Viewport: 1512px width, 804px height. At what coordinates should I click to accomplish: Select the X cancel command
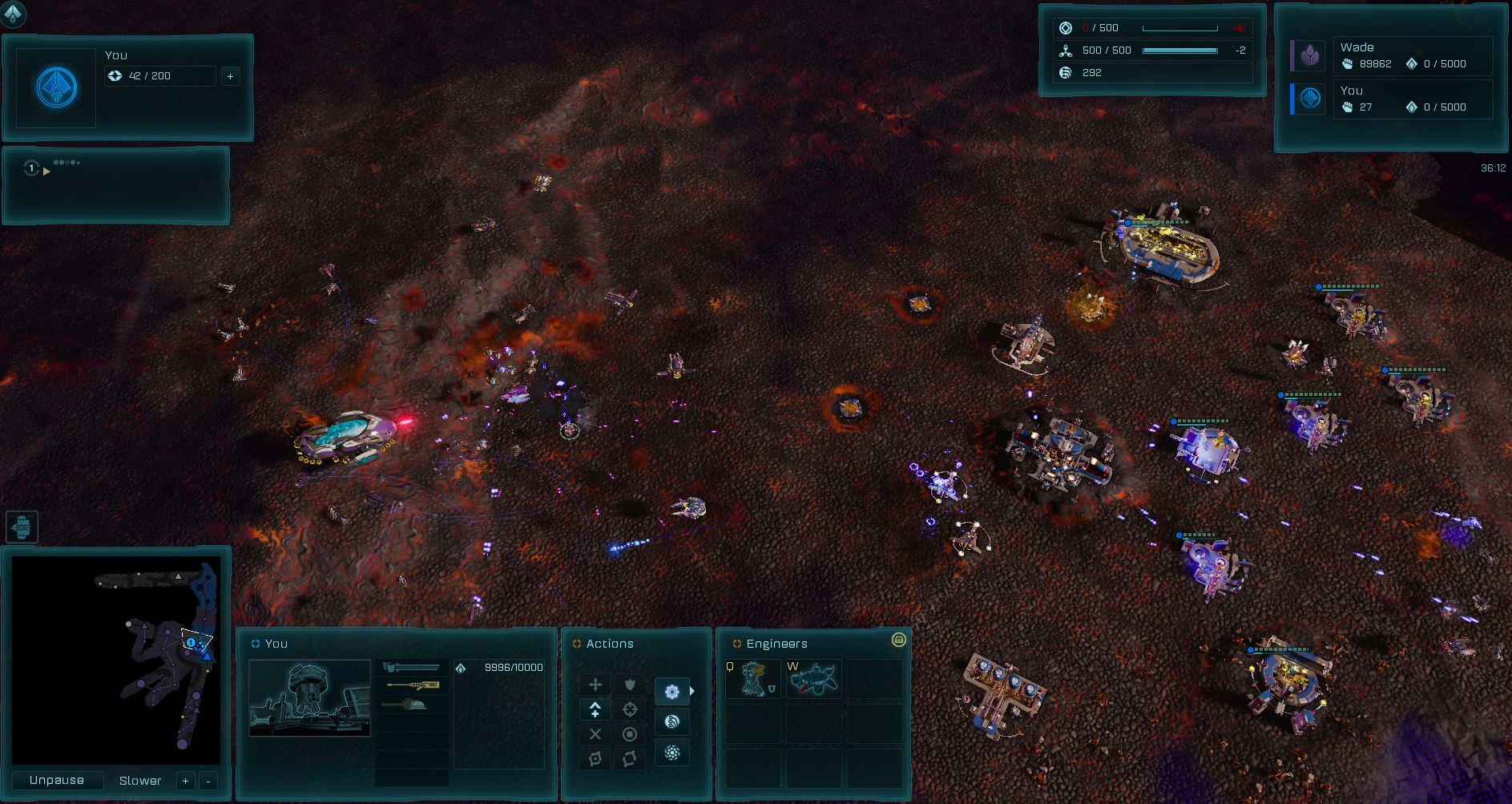595,734
